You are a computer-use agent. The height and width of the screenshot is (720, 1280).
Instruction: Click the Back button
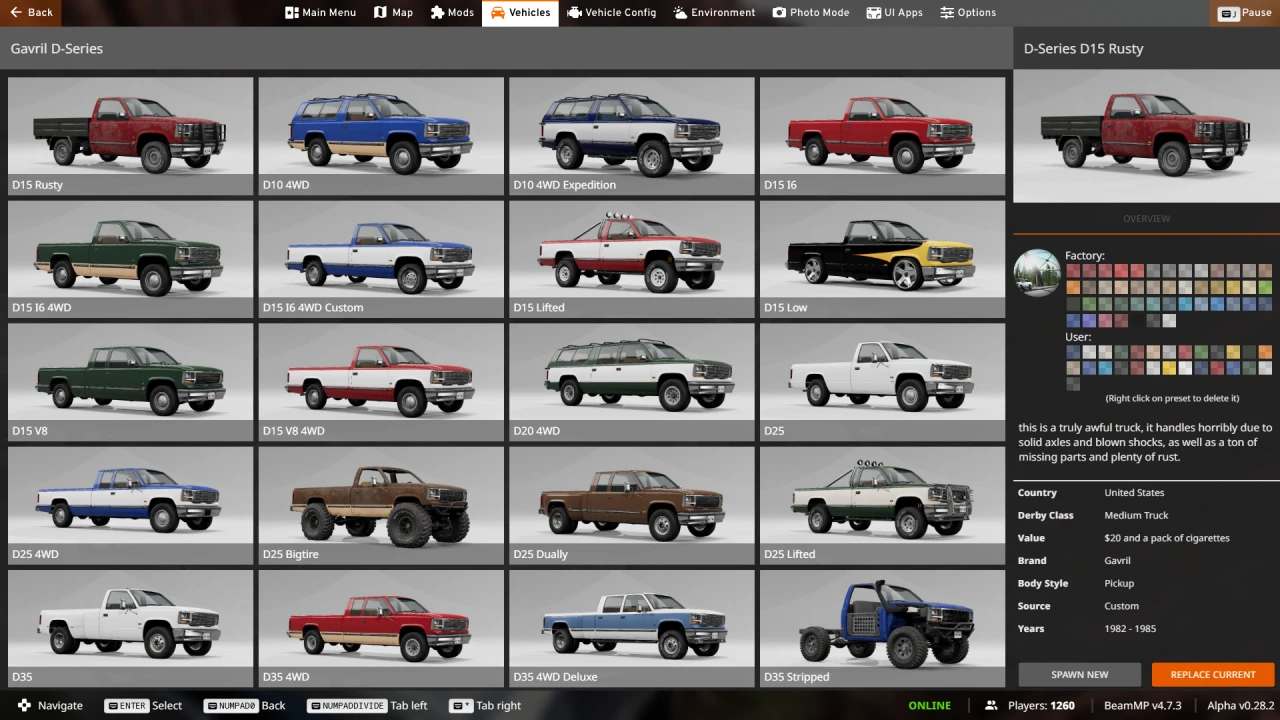31,13
